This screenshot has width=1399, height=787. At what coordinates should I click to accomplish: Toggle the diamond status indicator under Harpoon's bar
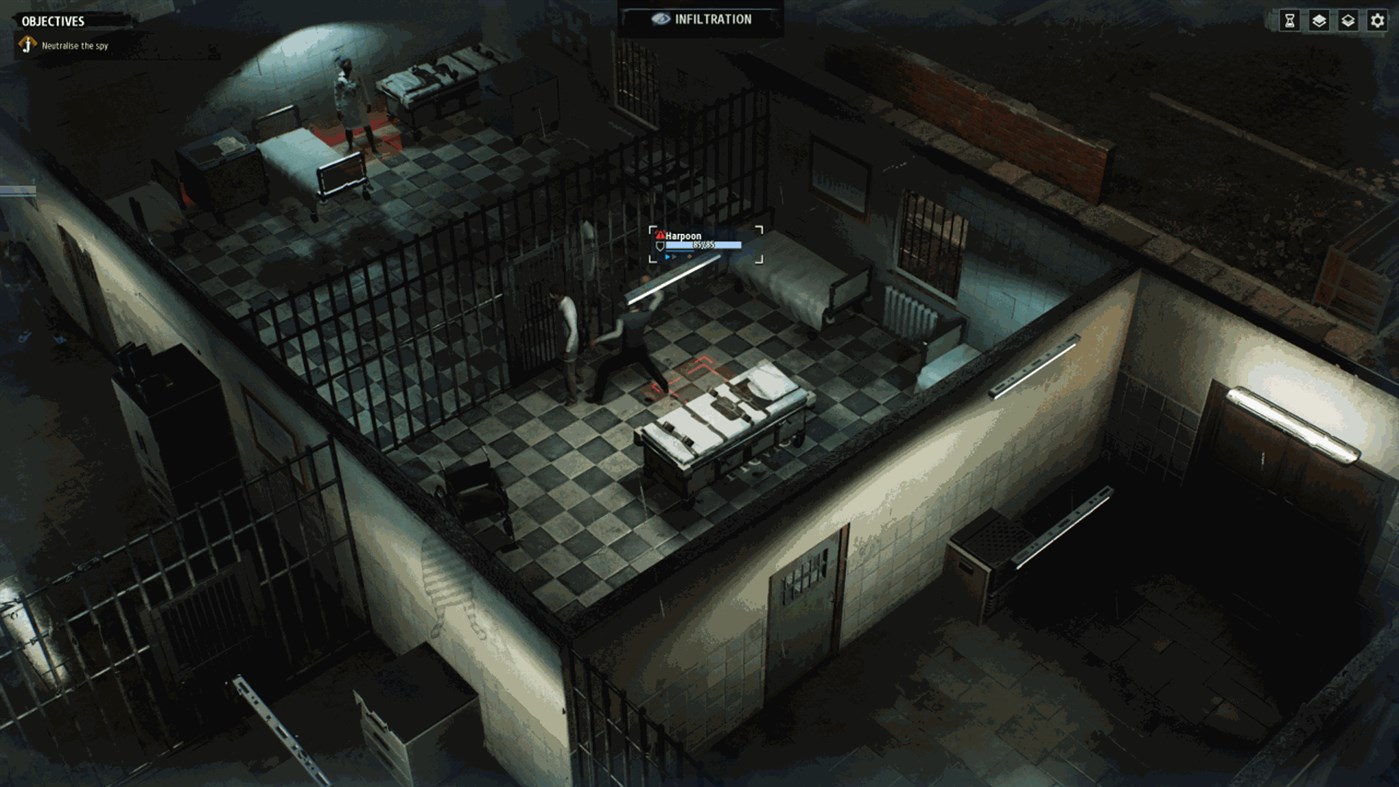690,257
